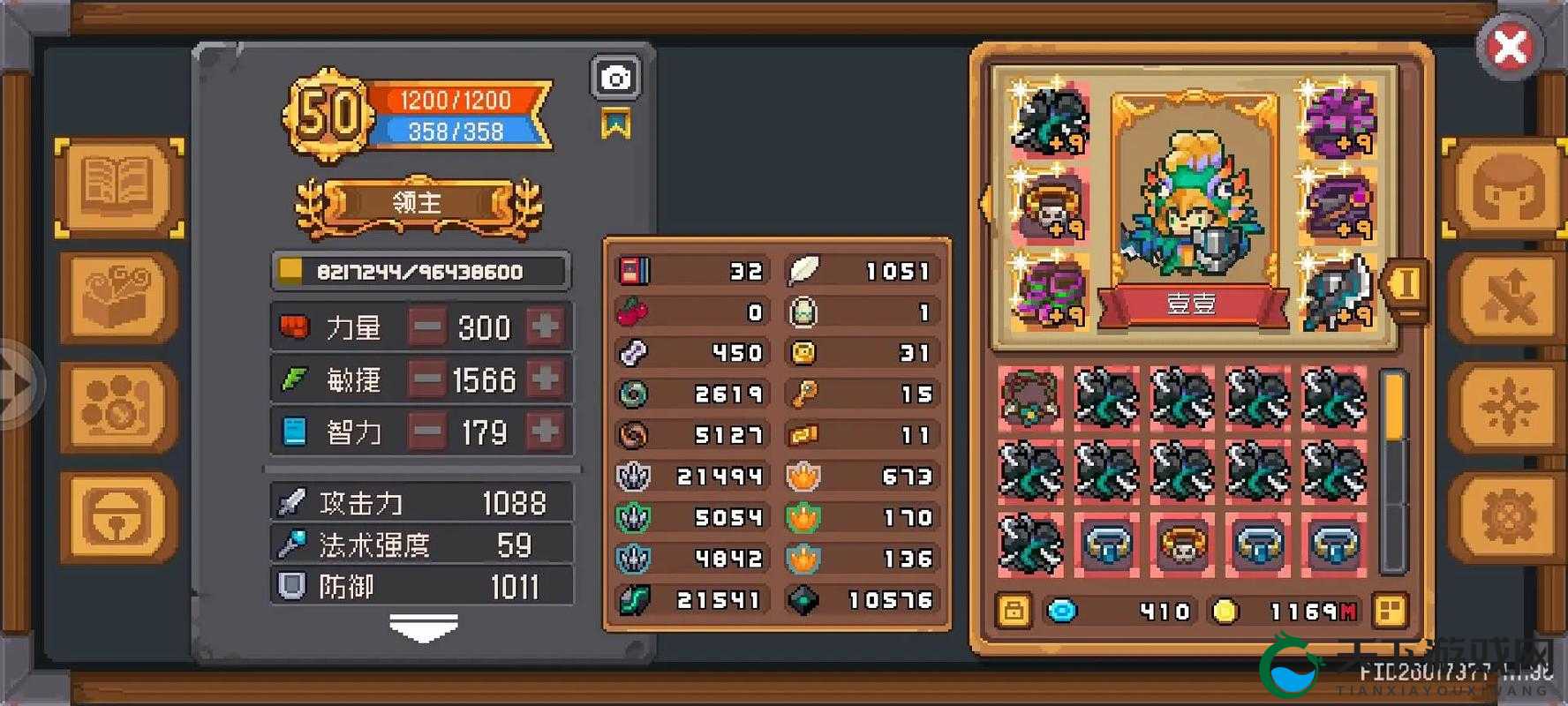Increase 力量 strength with plus button
This screenshot has width=1568, height=706.
pos(545,327)
